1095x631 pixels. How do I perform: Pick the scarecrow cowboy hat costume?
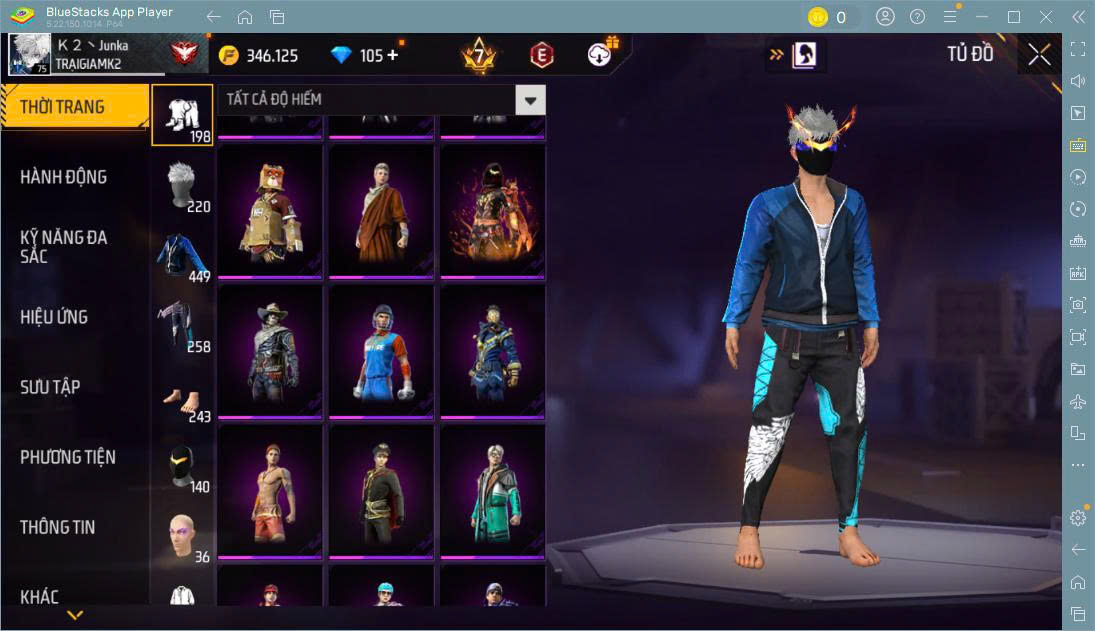tap(270, 352)
